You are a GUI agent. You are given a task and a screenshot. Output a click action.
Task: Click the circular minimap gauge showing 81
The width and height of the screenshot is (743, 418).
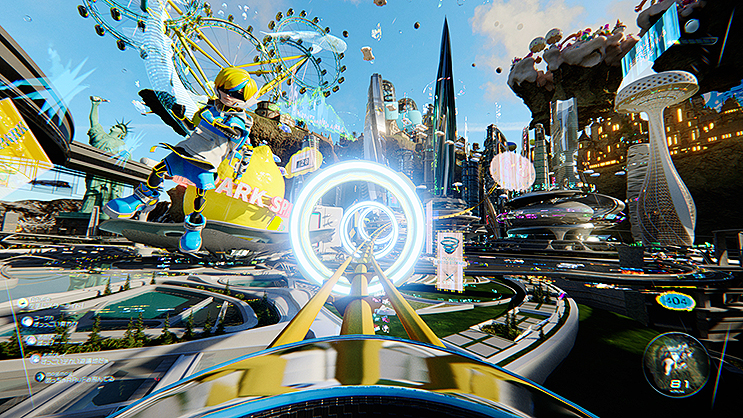[676, 363]
